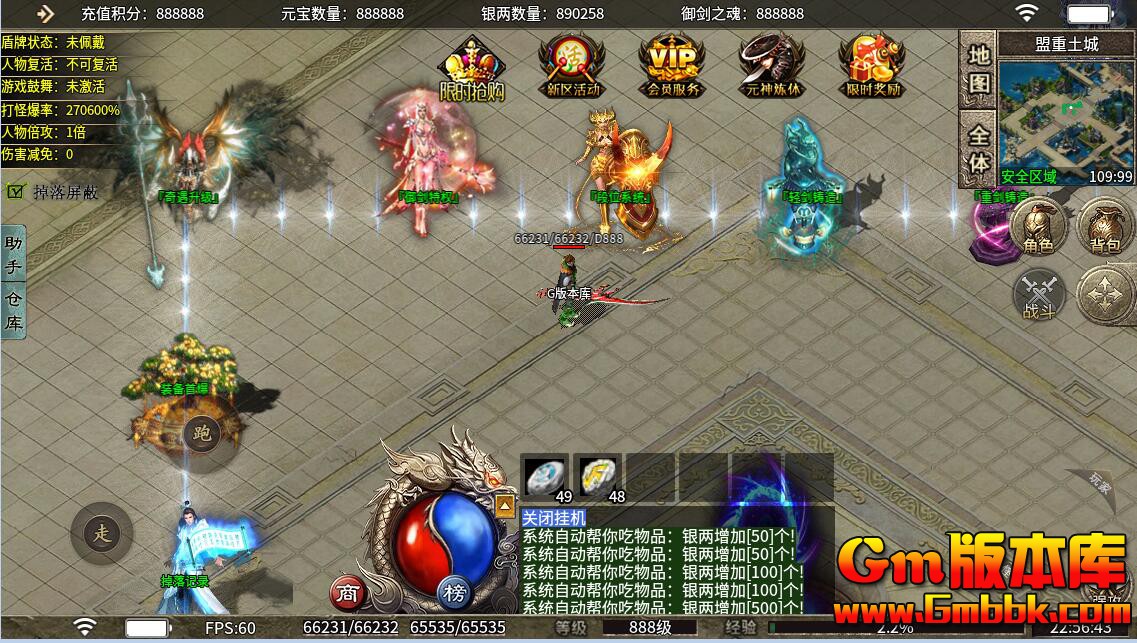Switch movement to 跑 run mode
This screenshot has width=1137, height=643.
(203, 434)
